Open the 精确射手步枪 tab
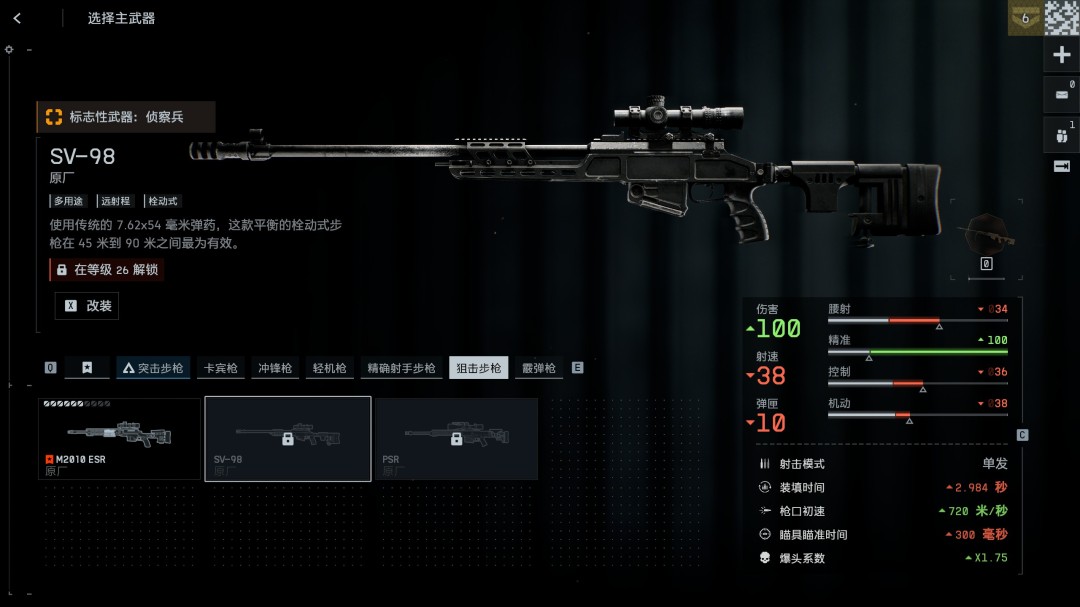 click(401, 368)
